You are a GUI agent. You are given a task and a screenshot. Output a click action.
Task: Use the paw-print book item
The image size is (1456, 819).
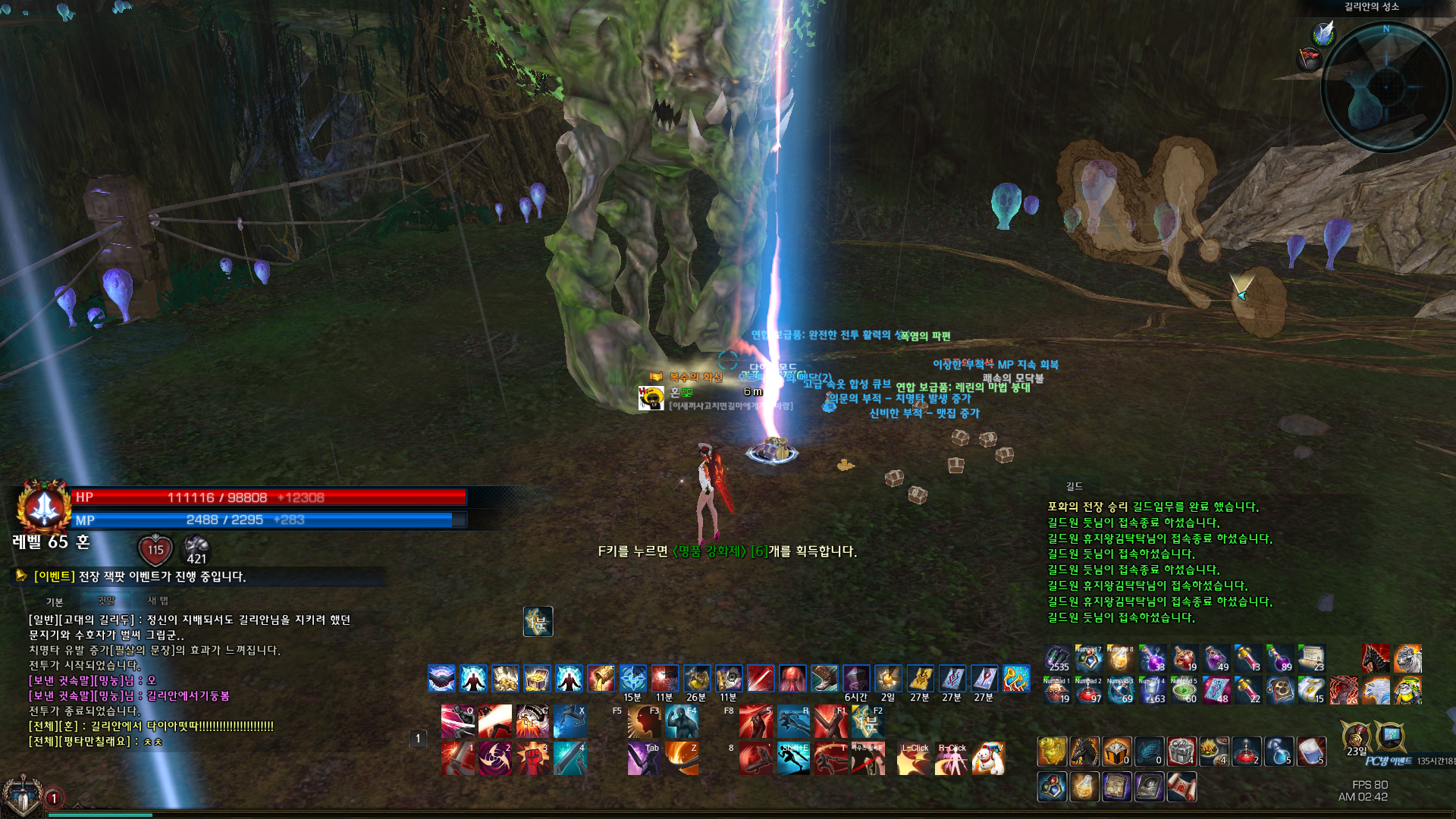click(x=1279, y=690)
